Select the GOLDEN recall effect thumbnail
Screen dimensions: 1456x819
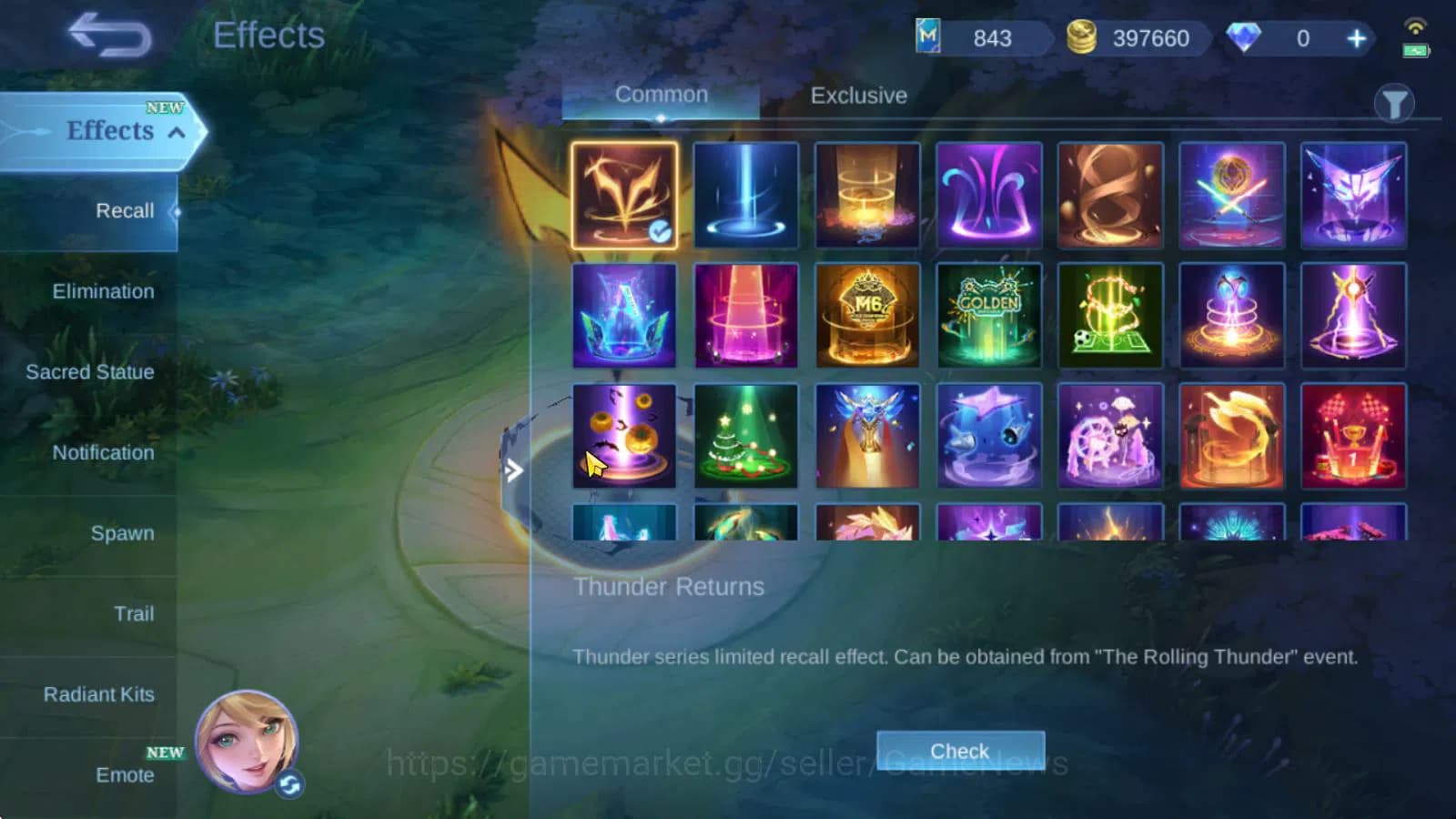click(989, 315)
